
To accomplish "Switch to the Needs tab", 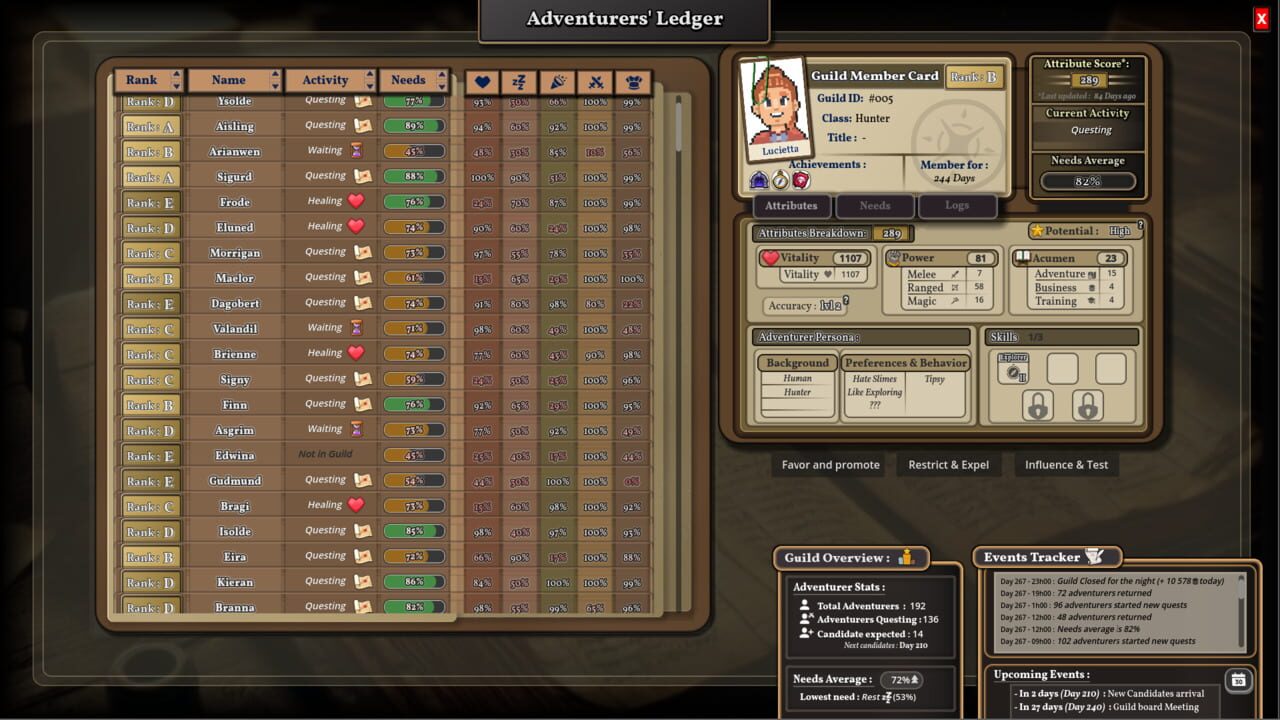I will coord(874,206).
